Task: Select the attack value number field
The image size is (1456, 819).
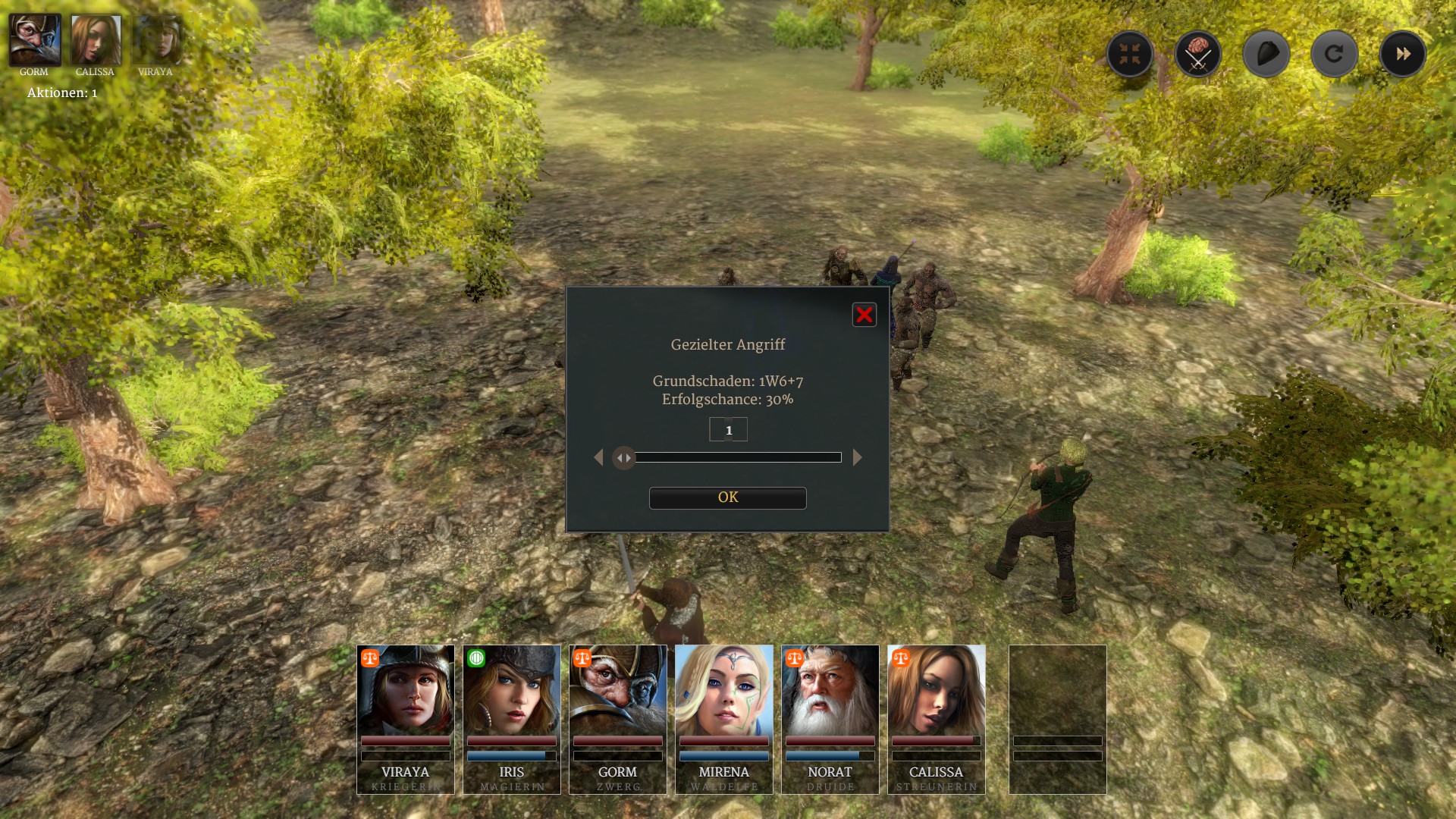Action: 728,430
